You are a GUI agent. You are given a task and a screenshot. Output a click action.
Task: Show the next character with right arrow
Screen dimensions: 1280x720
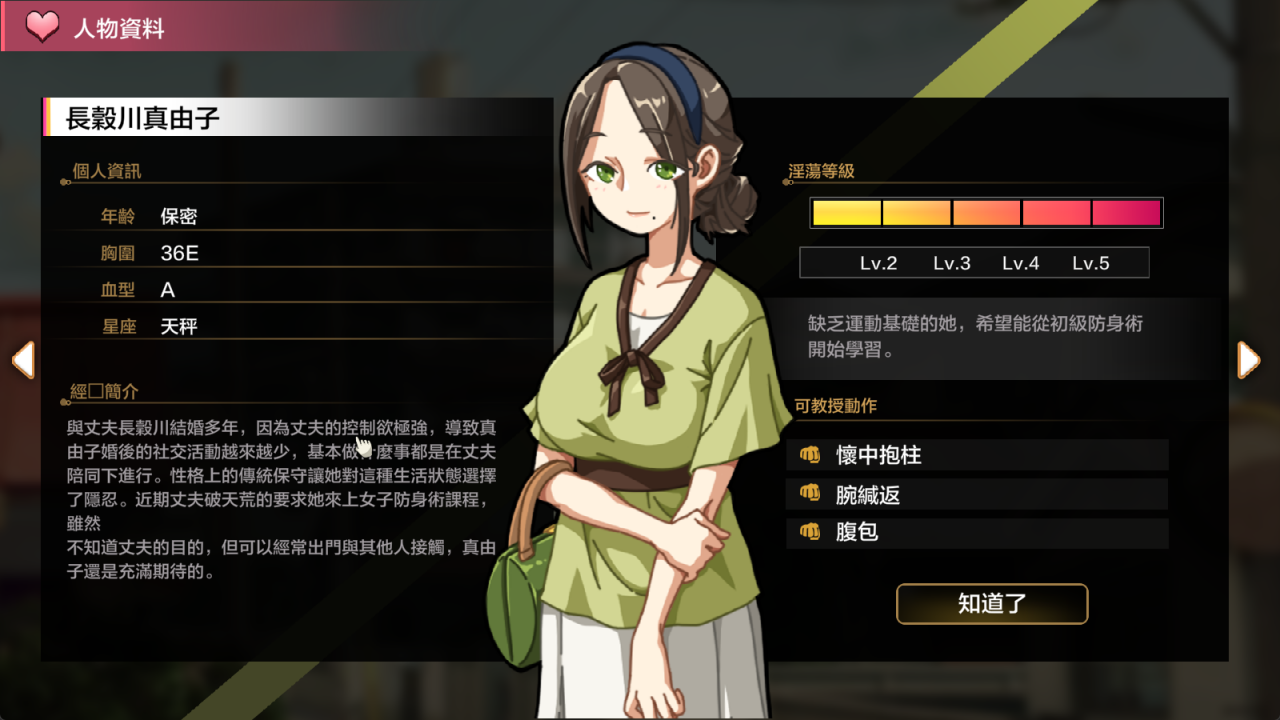(1249, 360)
